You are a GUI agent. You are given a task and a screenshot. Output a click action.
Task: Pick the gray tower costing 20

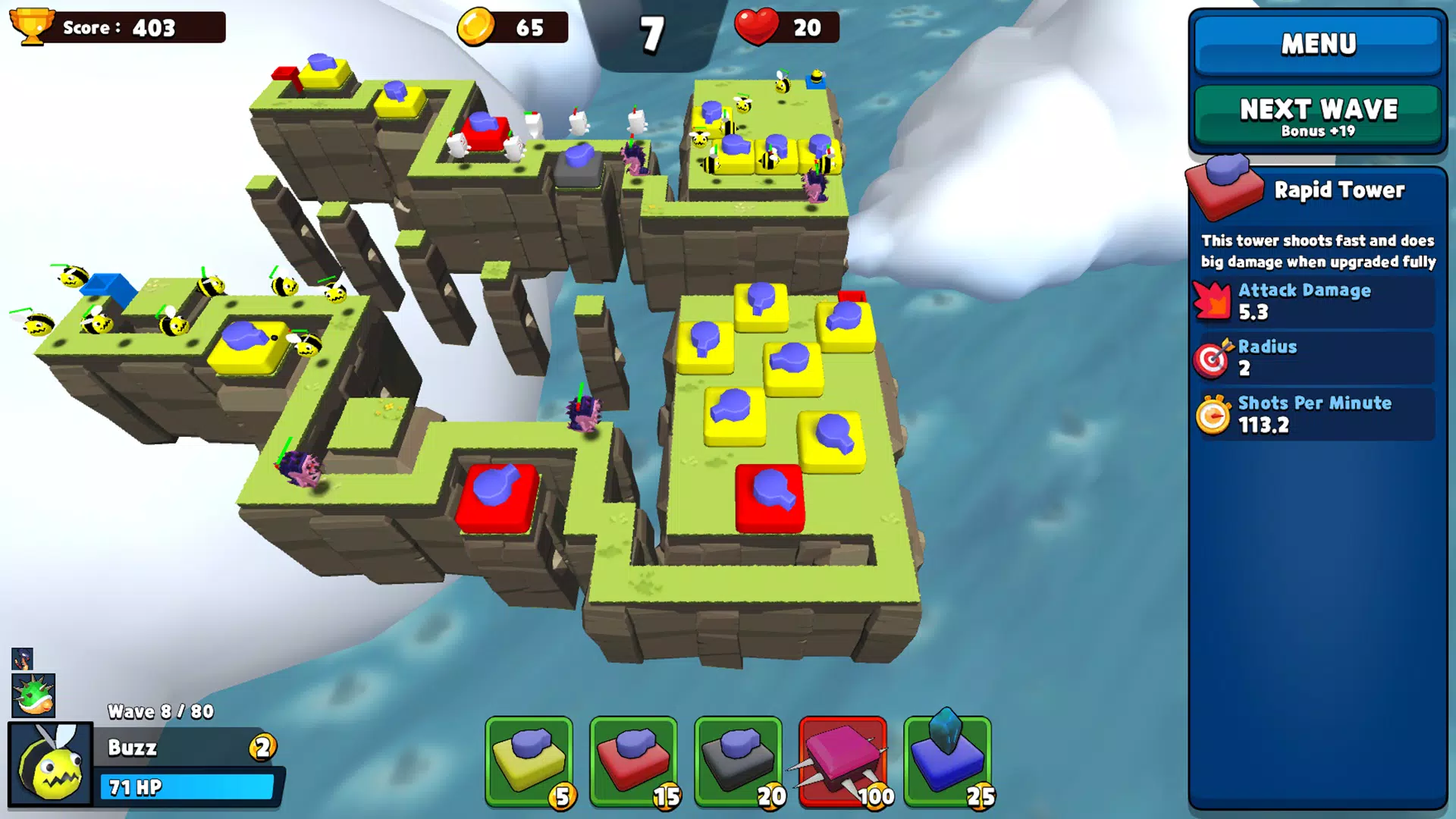coord(739,761)
